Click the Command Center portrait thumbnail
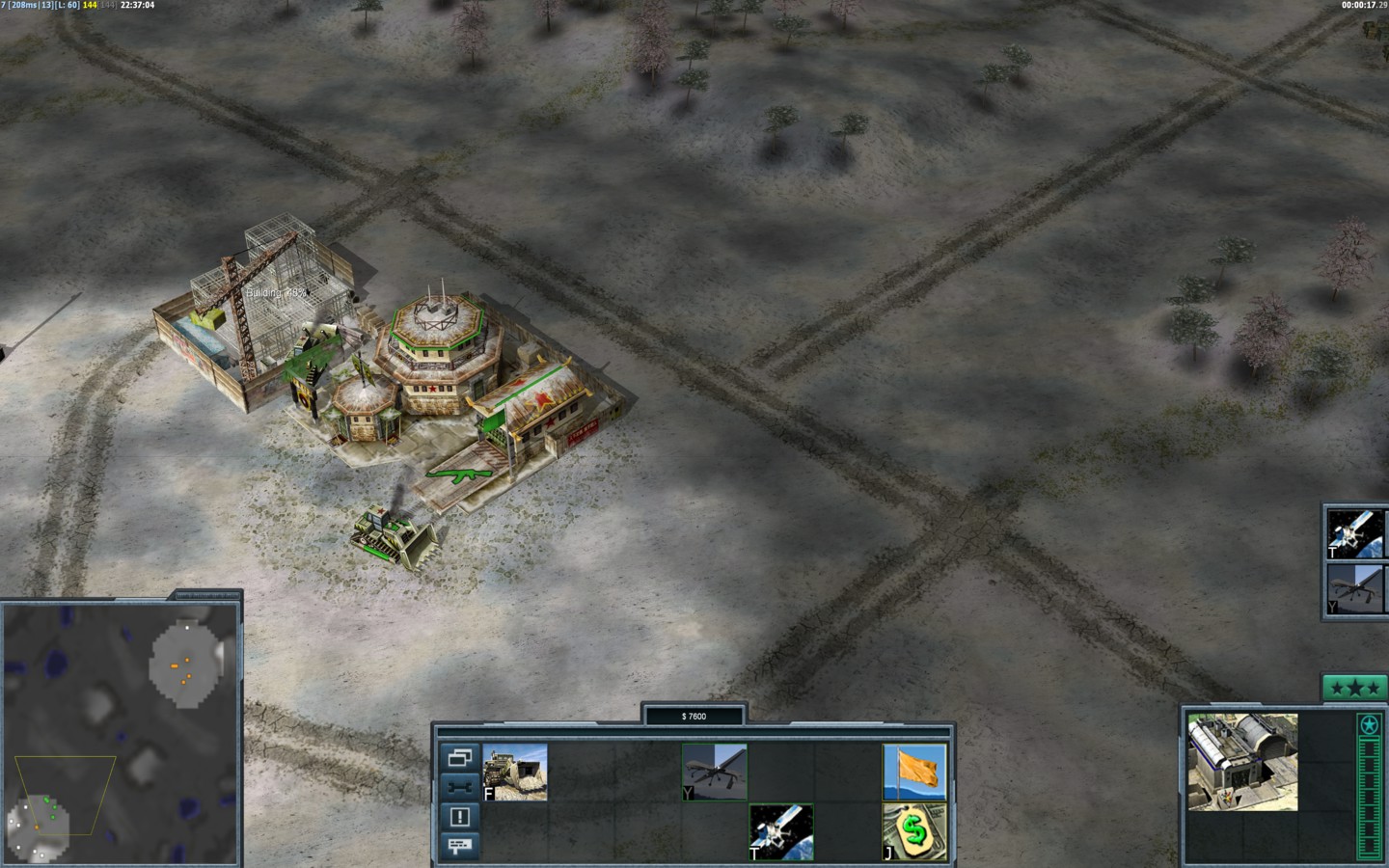This screenshot has width=1389, height=868. (x=1242, y=762)
